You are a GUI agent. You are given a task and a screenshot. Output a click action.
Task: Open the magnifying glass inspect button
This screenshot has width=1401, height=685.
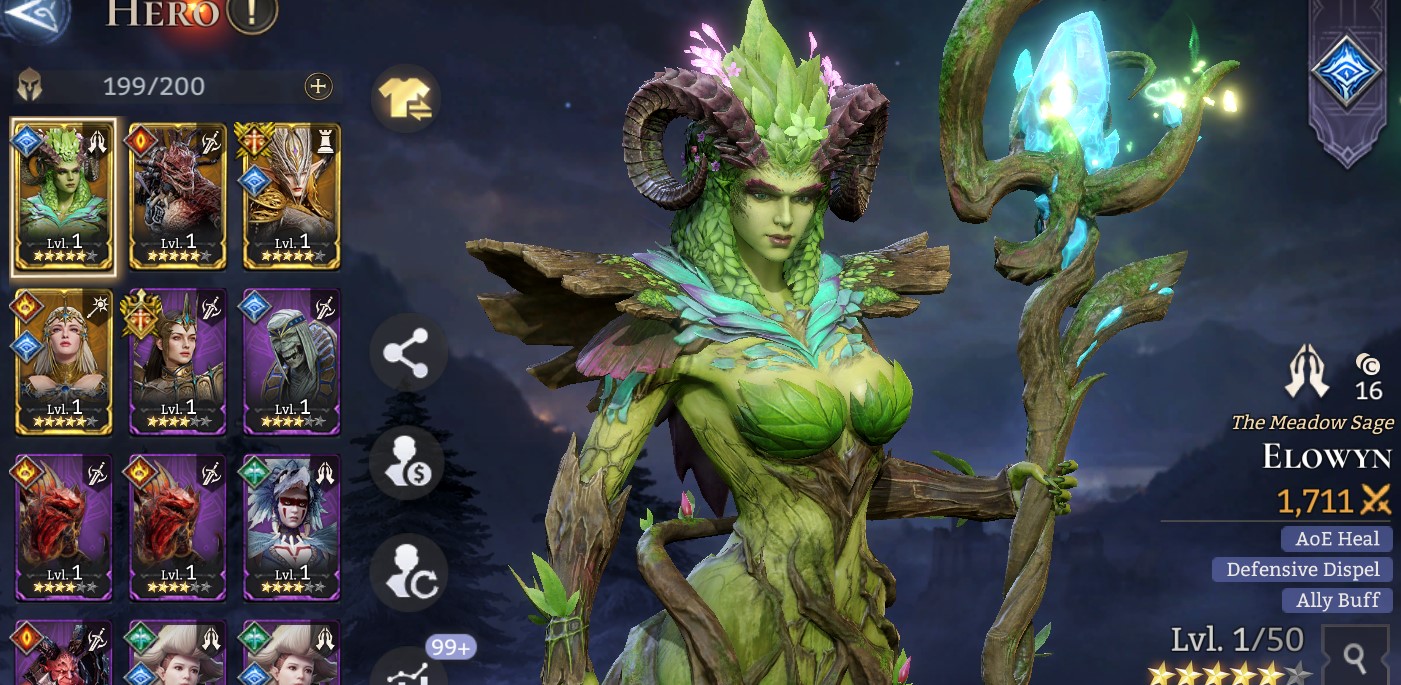pyautogui.click(x=1355, y=657)
